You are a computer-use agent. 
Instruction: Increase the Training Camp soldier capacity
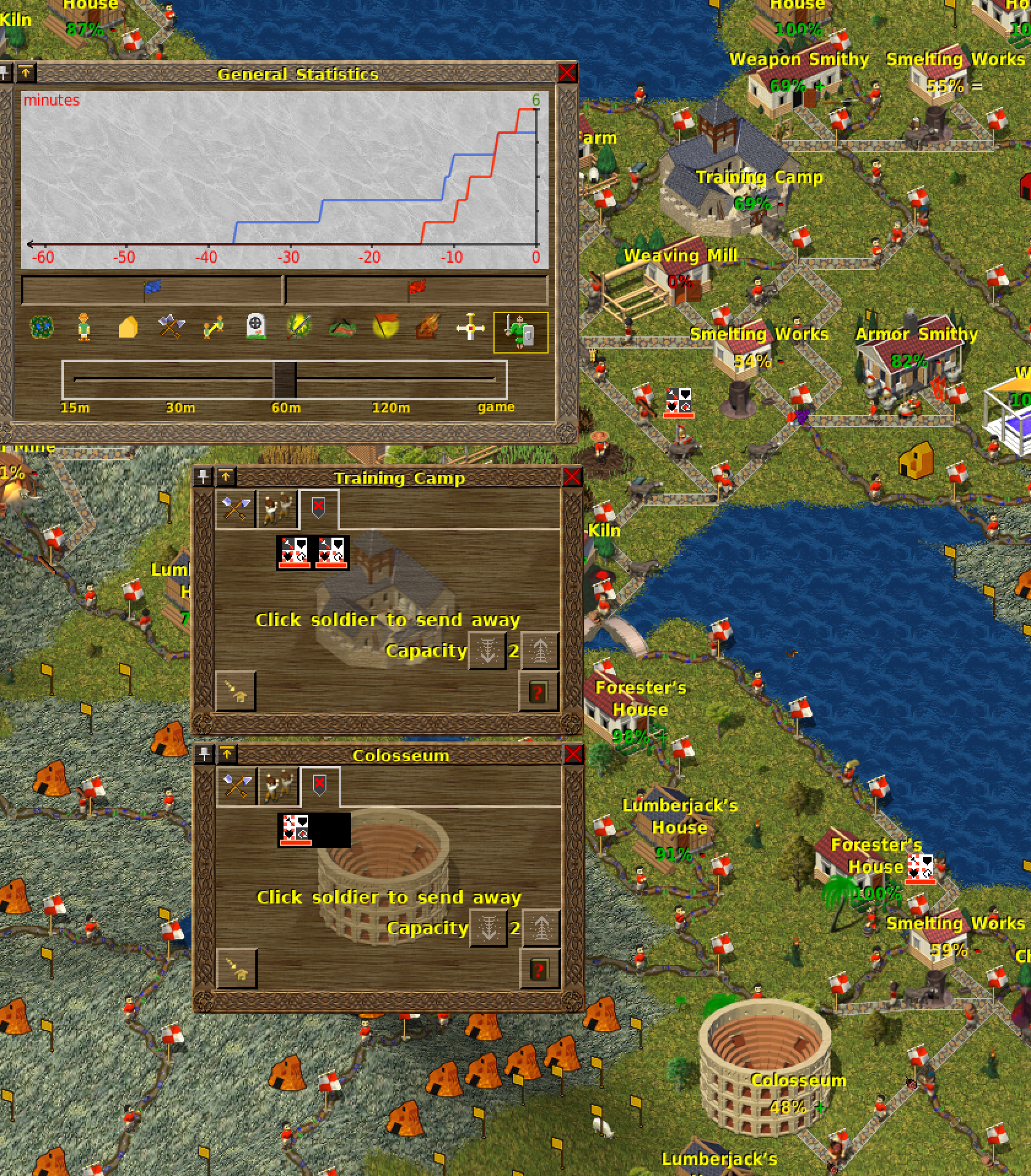pyautogui.click(x=540, y=651)
